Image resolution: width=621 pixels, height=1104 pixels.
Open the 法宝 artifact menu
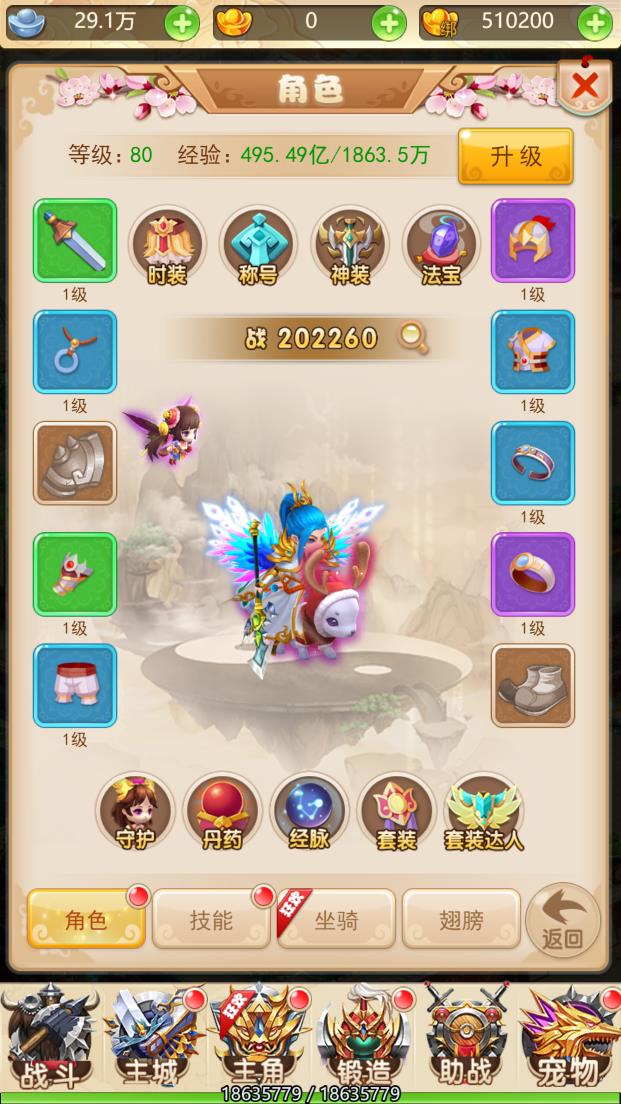pos(441,247)
